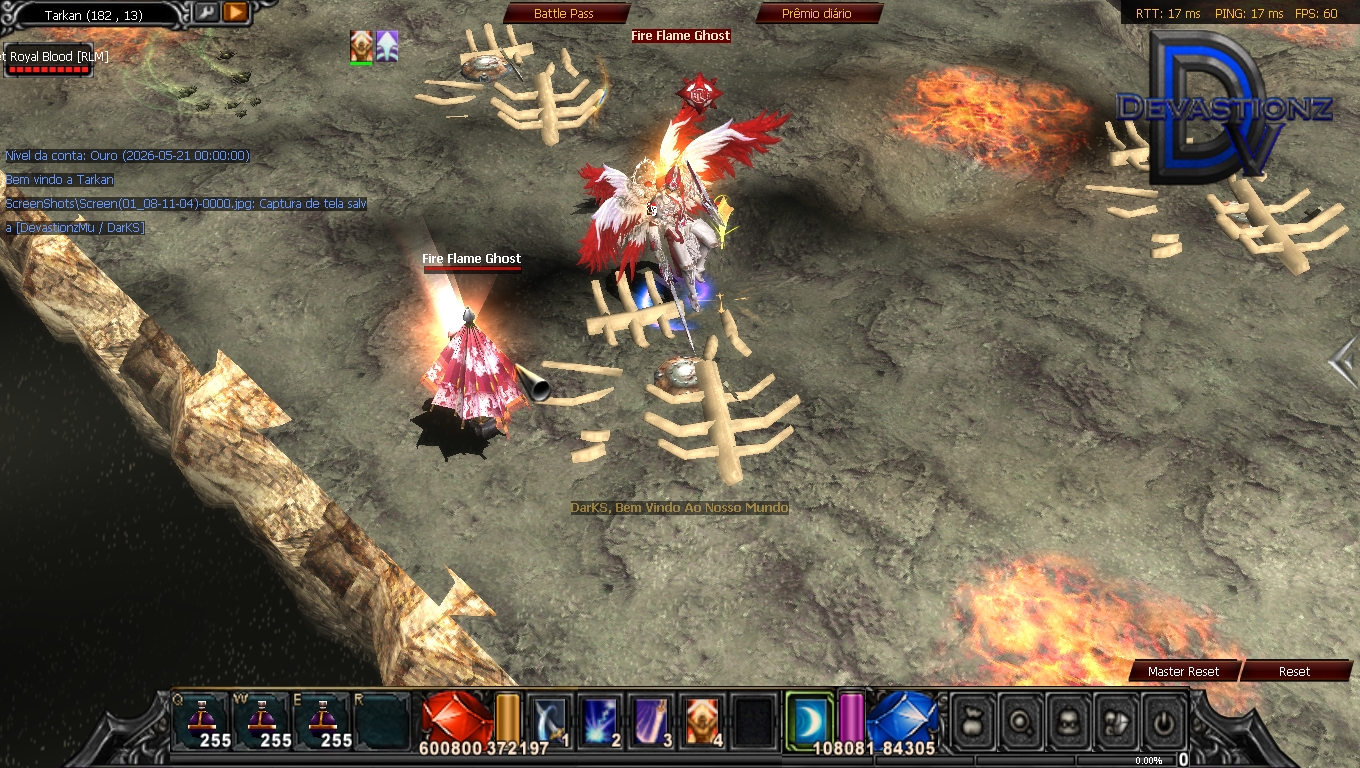Select skill 2 with the blue burst
The height and width of the screenshot is (768, 1360).
(600, 720)
